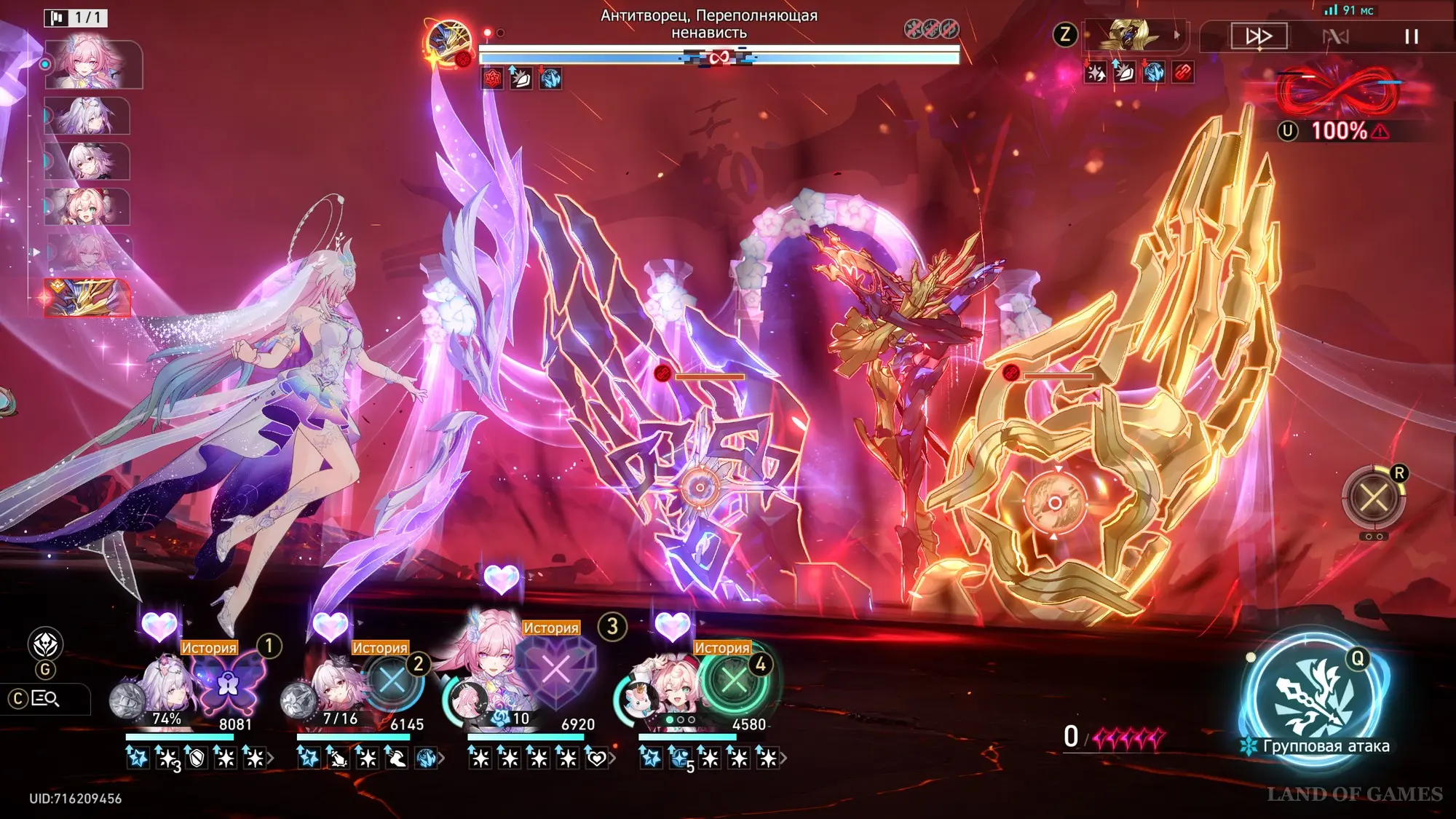The image size is (1456, 819).
Task: Select the golden boss in the turn order
Action: coord(87,298)
